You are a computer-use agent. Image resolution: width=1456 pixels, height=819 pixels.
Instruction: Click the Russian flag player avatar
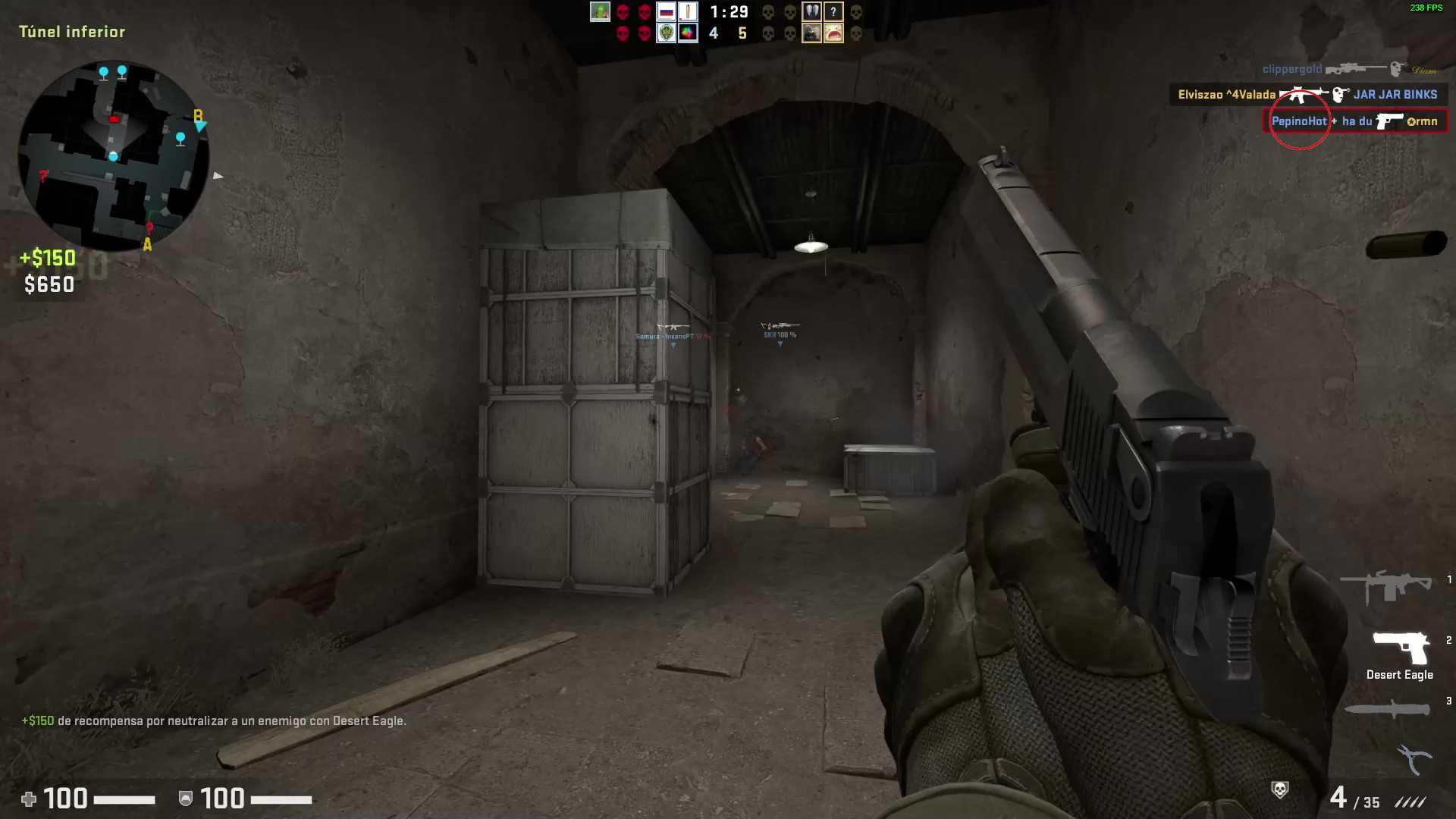(x=666, y=12)
